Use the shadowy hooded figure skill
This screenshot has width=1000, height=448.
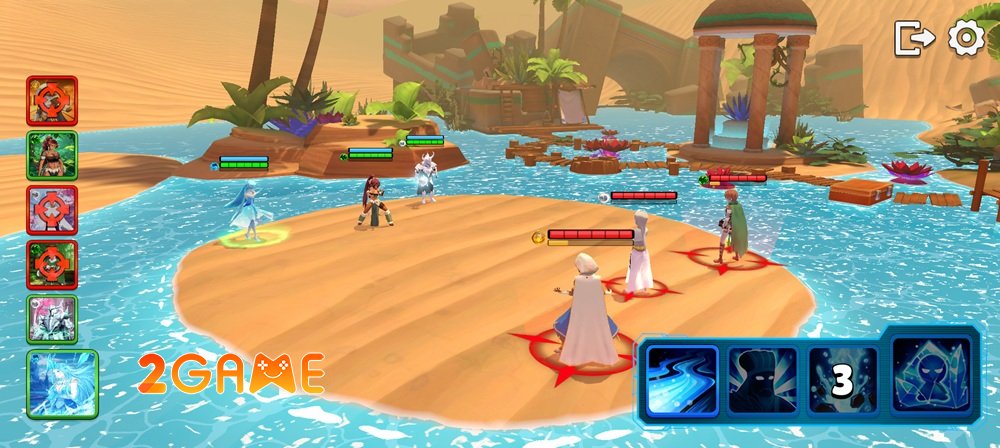(x=762, y=381)
